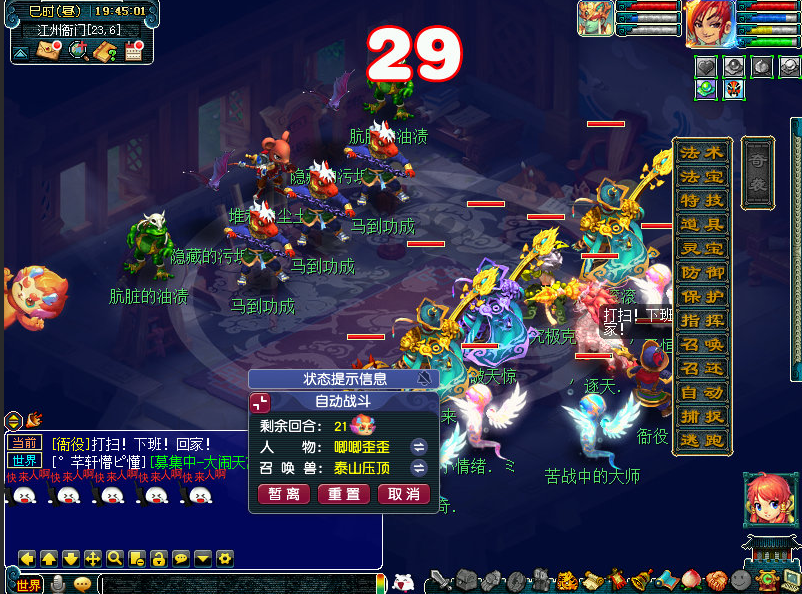Open the red-haired character portrait
The height and width of the screenshot is (594, 802).
point(709,22)
